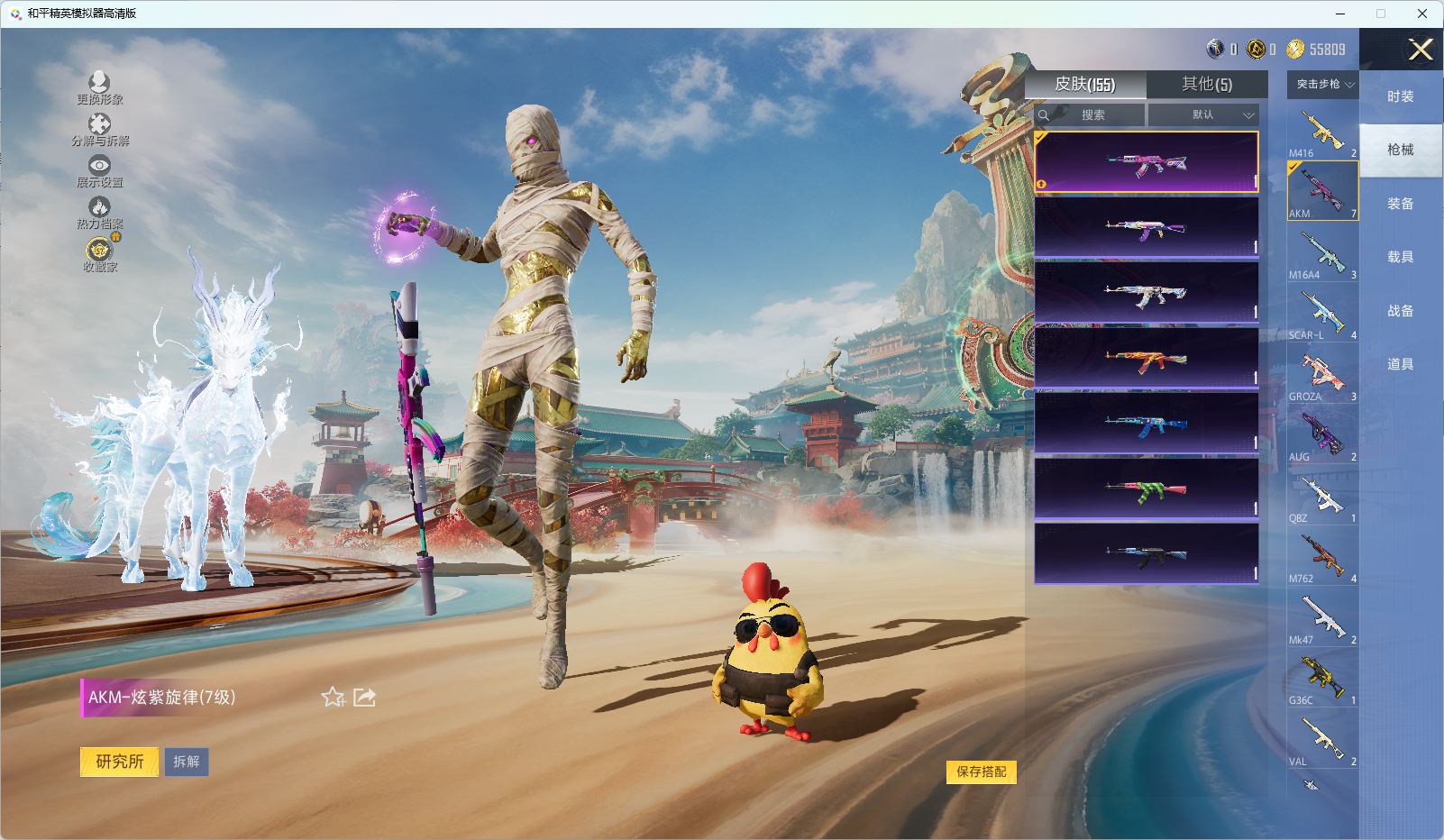1444x840 pixels.
Task: Save the outfit with 保存搭配
Action: 981,772
